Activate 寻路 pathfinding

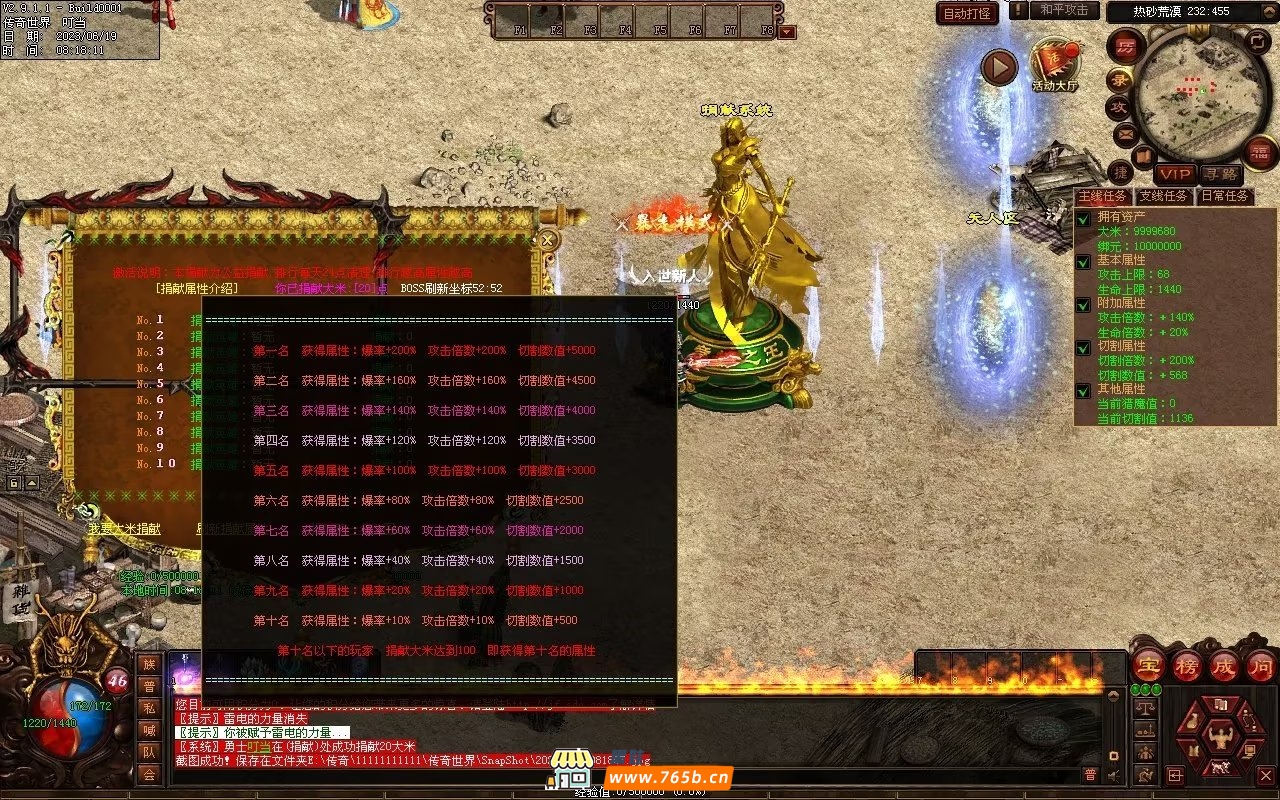point(1219,175)
